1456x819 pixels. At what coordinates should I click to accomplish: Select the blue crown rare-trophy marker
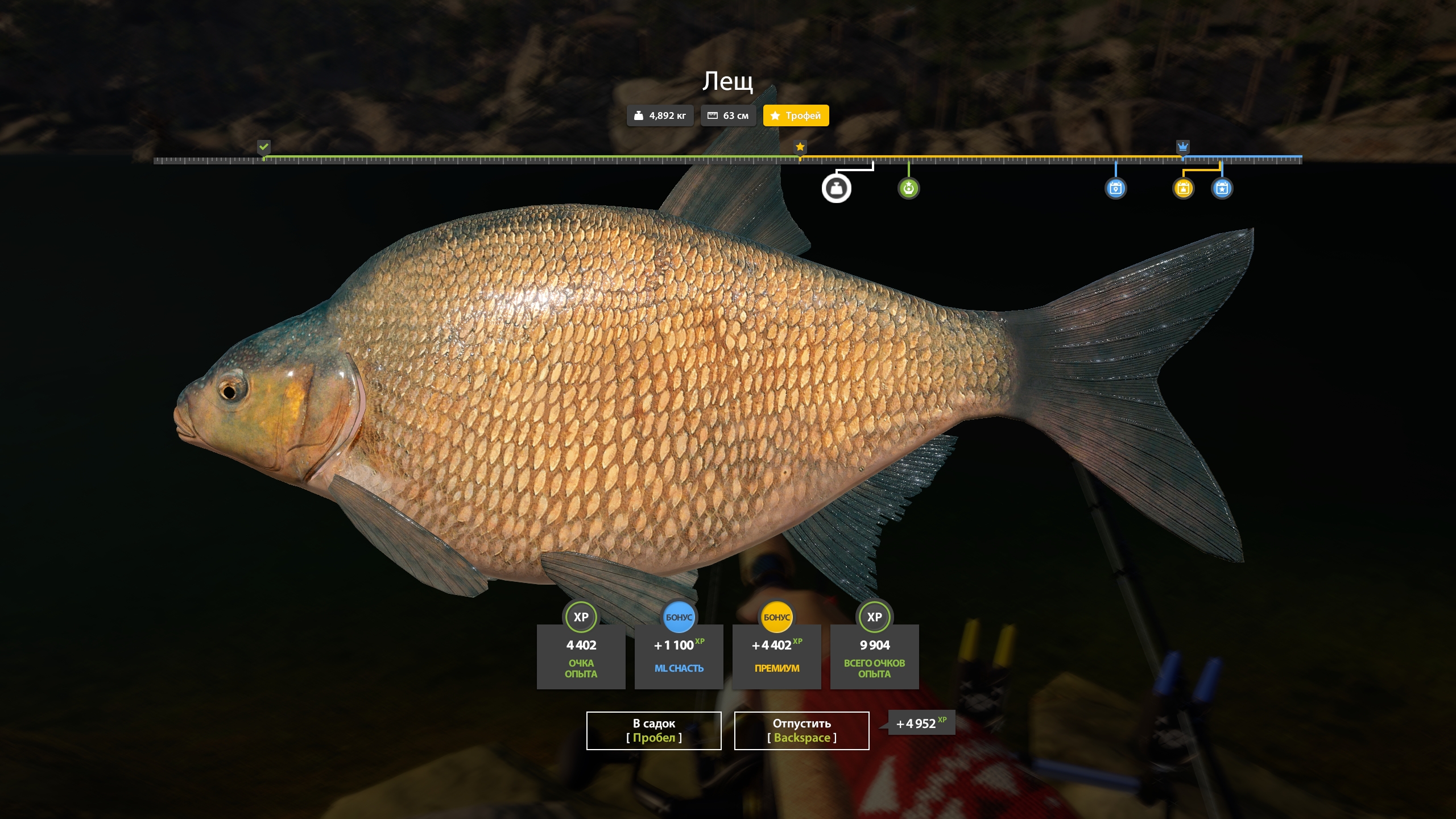point(1182,147)
